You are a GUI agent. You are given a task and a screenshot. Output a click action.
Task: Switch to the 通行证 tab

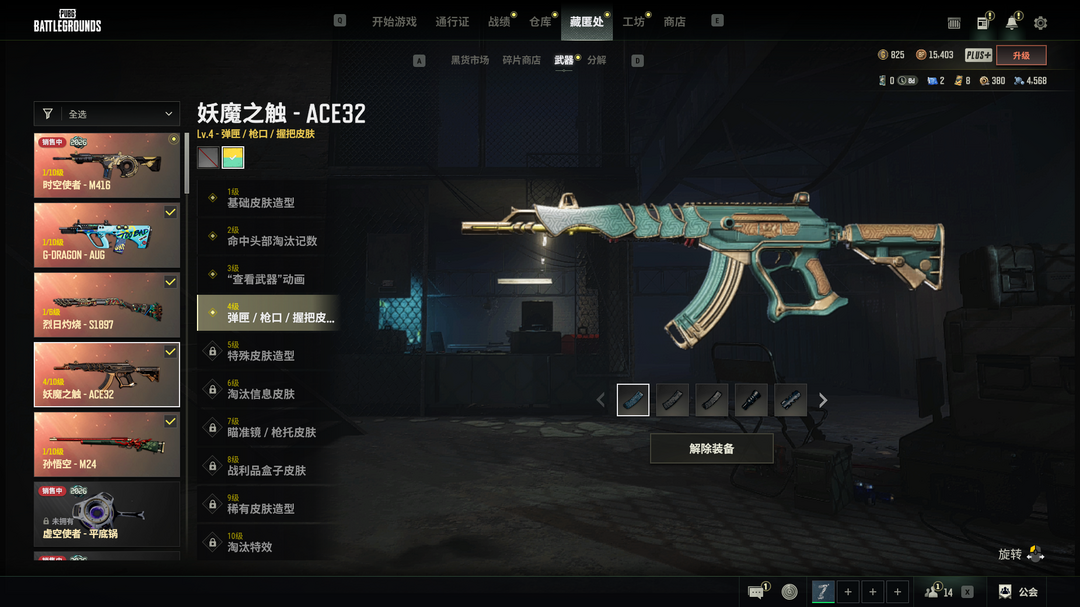point(452,22)
